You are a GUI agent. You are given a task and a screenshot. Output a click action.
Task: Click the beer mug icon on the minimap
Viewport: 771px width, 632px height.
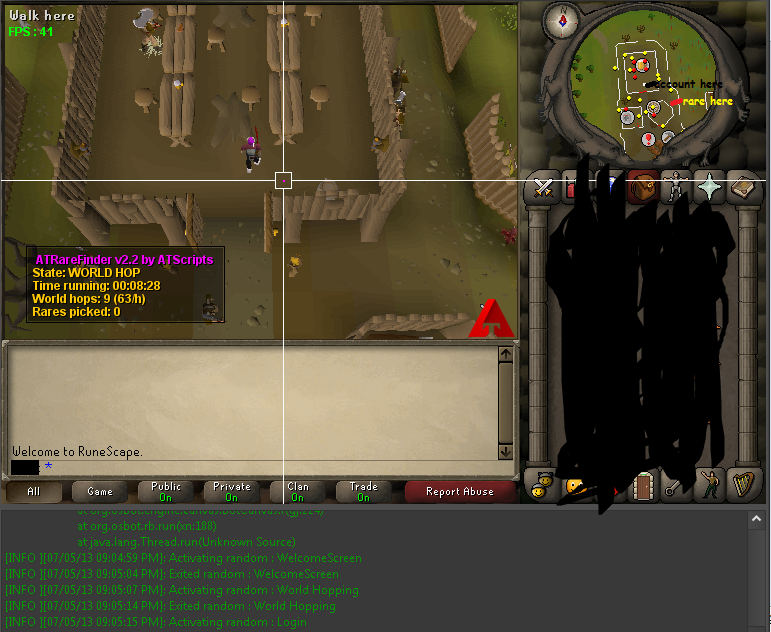point(642,65)
